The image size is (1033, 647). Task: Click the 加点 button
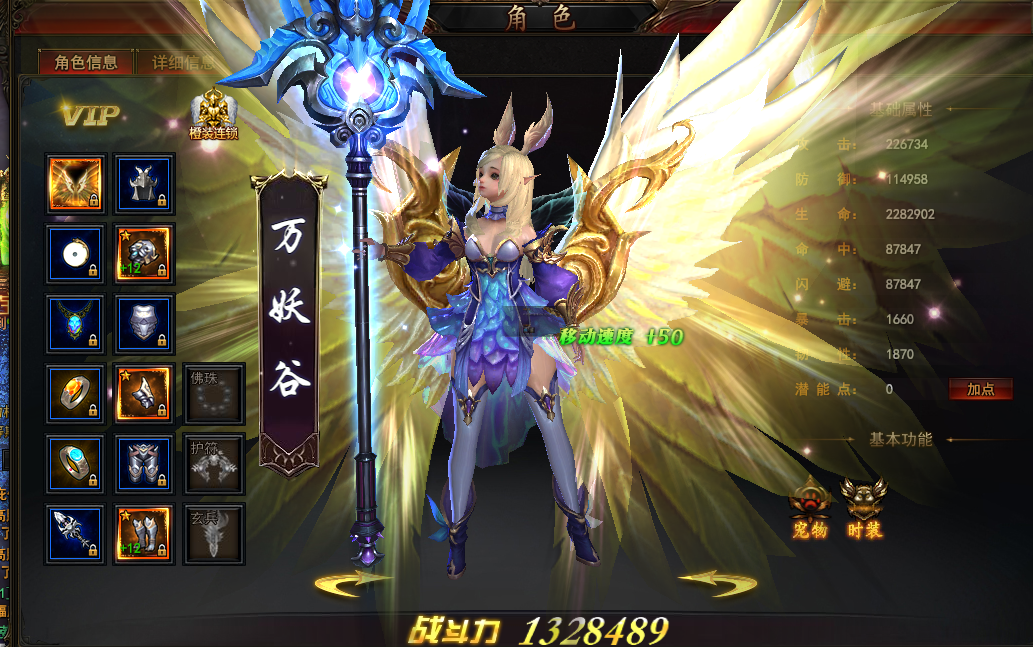tap(980, 390)
